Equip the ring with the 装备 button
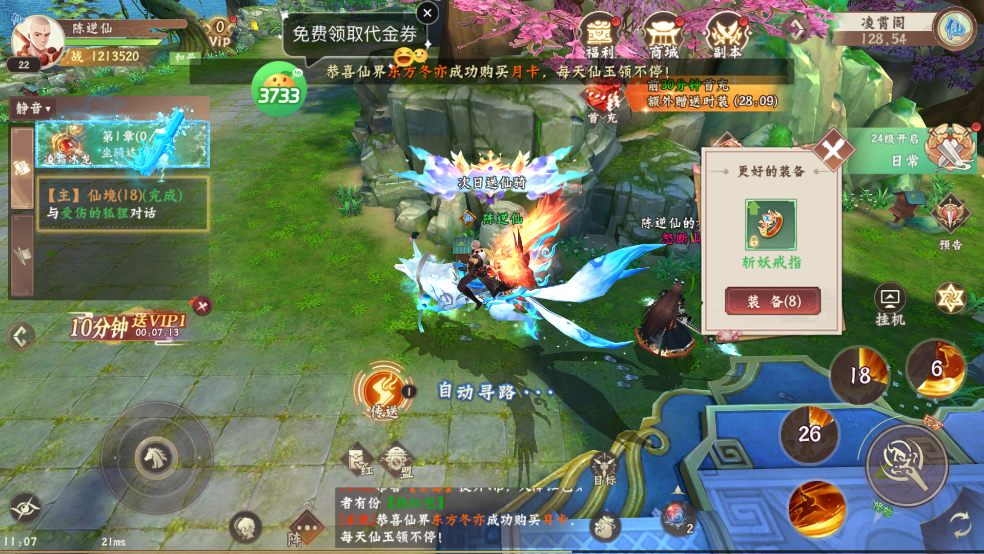984x554 pixels. point(772,301)
